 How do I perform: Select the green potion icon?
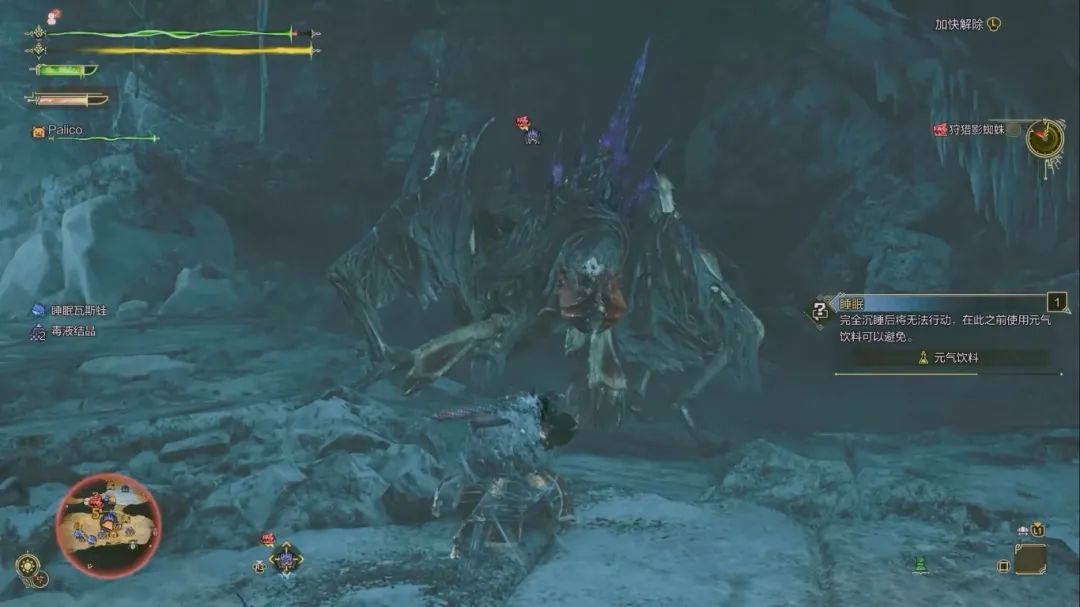click(x=920, y=565)
